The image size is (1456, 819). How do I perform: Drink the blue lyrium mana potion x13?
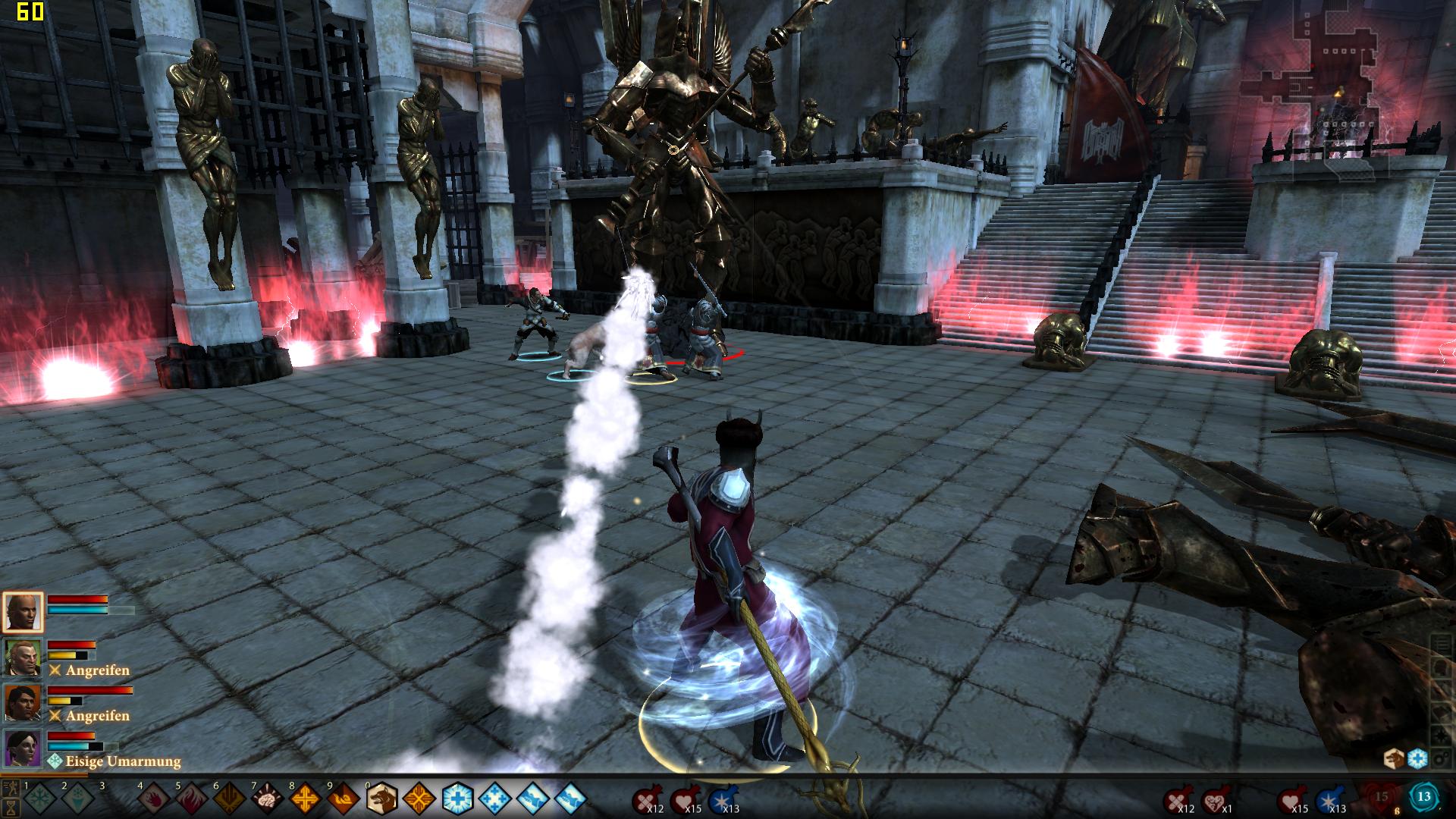pos(721,799)
